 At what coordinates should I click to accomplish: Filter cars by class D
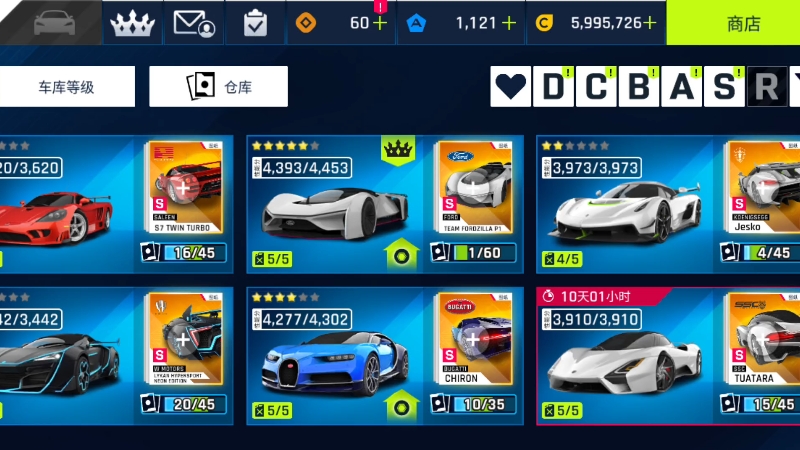pos(552,88)
